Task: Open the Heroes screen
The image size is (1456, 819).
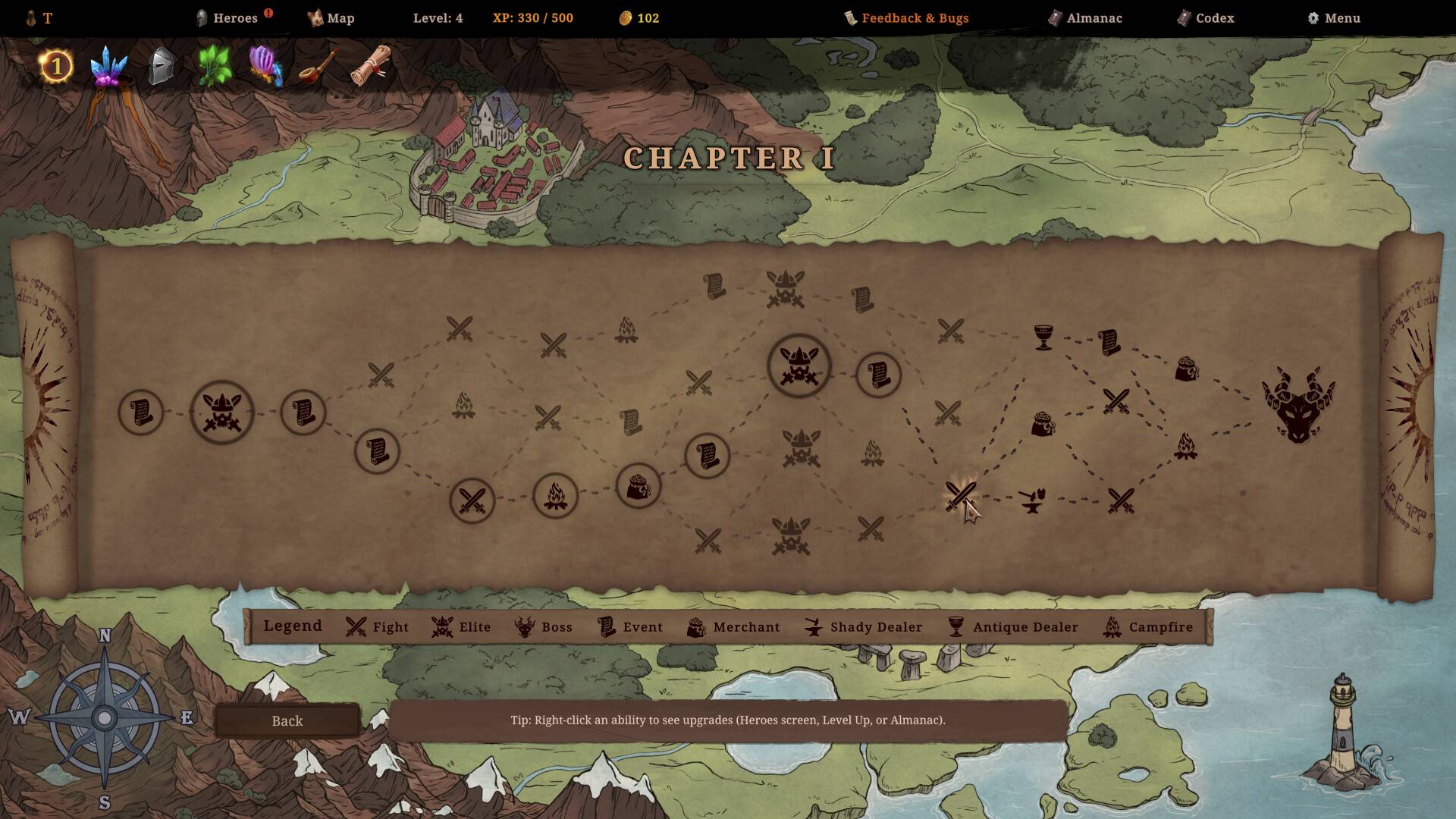Action: (x=227, y=18)
